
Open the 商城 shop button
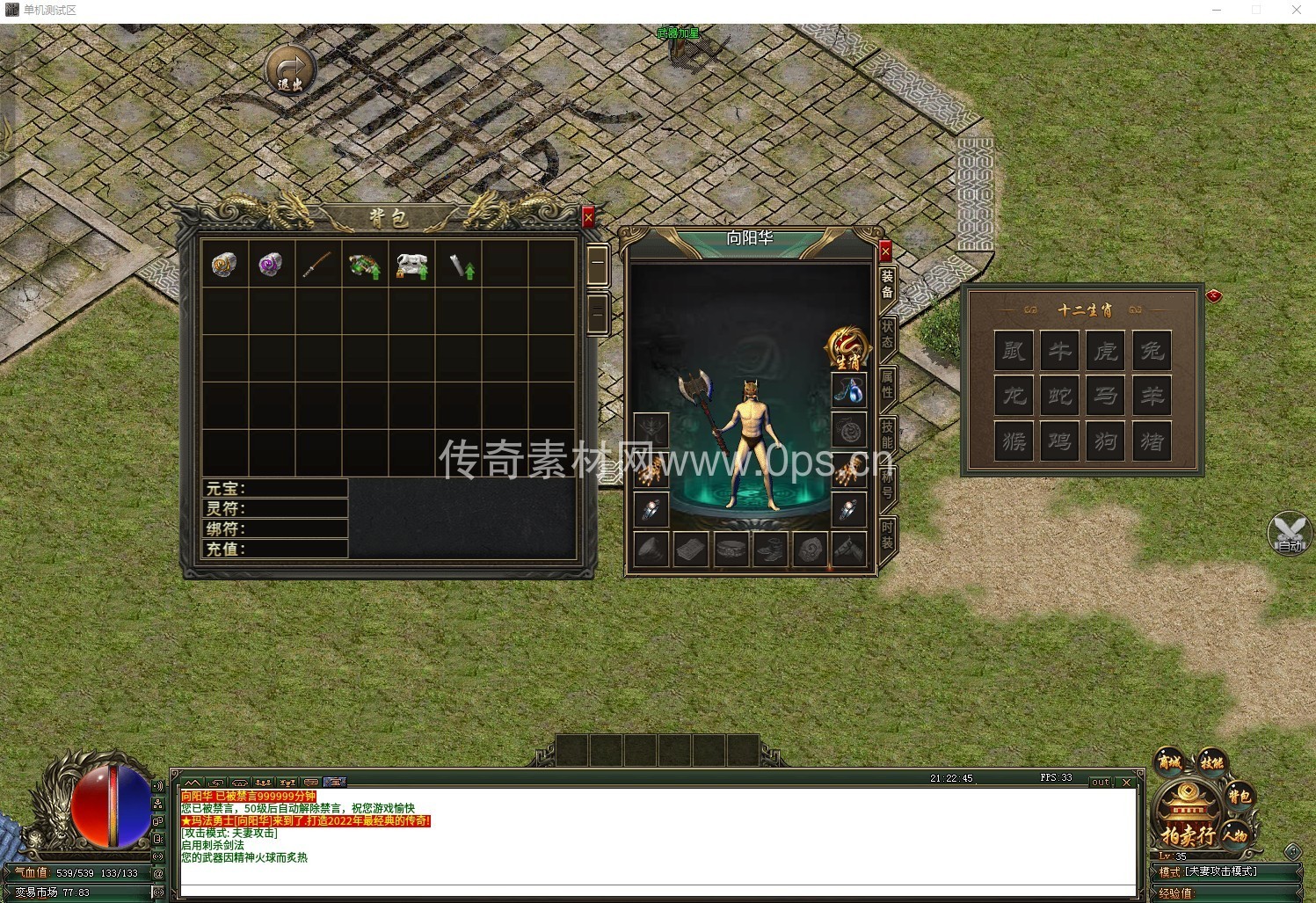pos(1170,761)
